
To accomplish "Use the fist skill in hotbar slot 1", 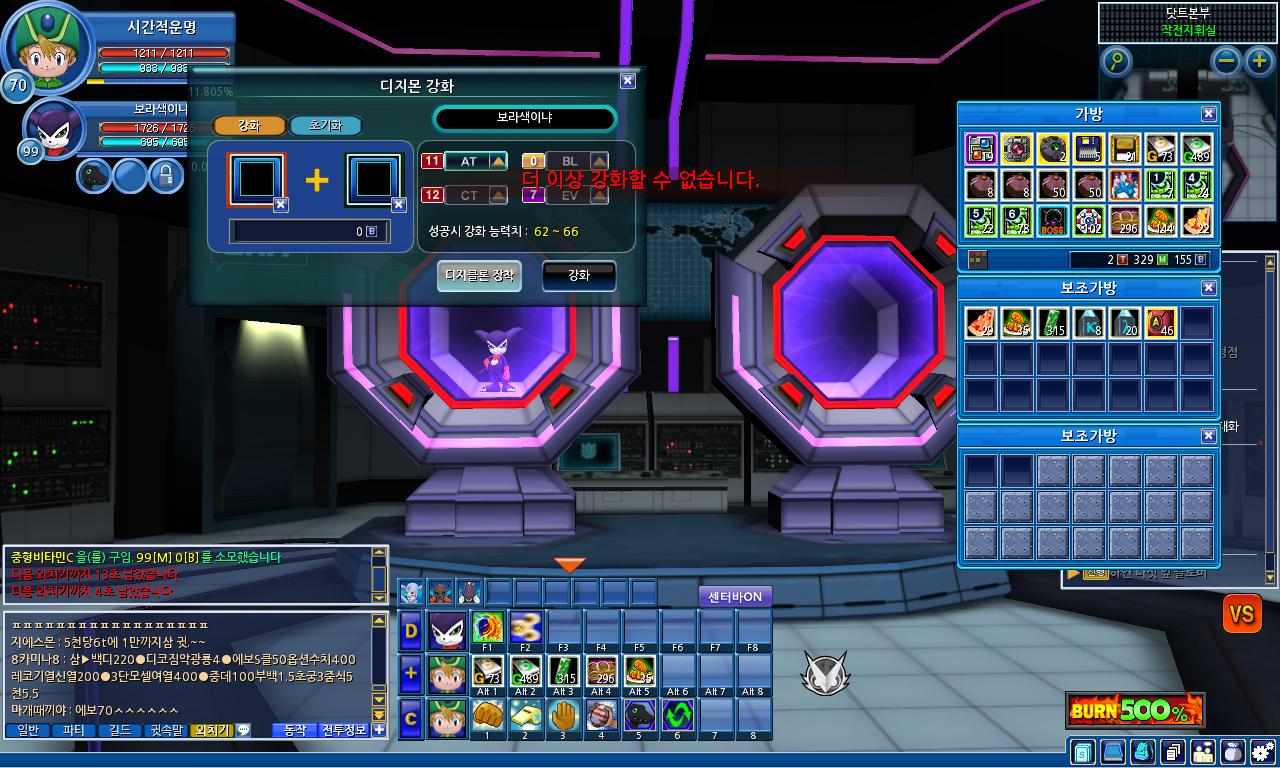I will [488, 716].
